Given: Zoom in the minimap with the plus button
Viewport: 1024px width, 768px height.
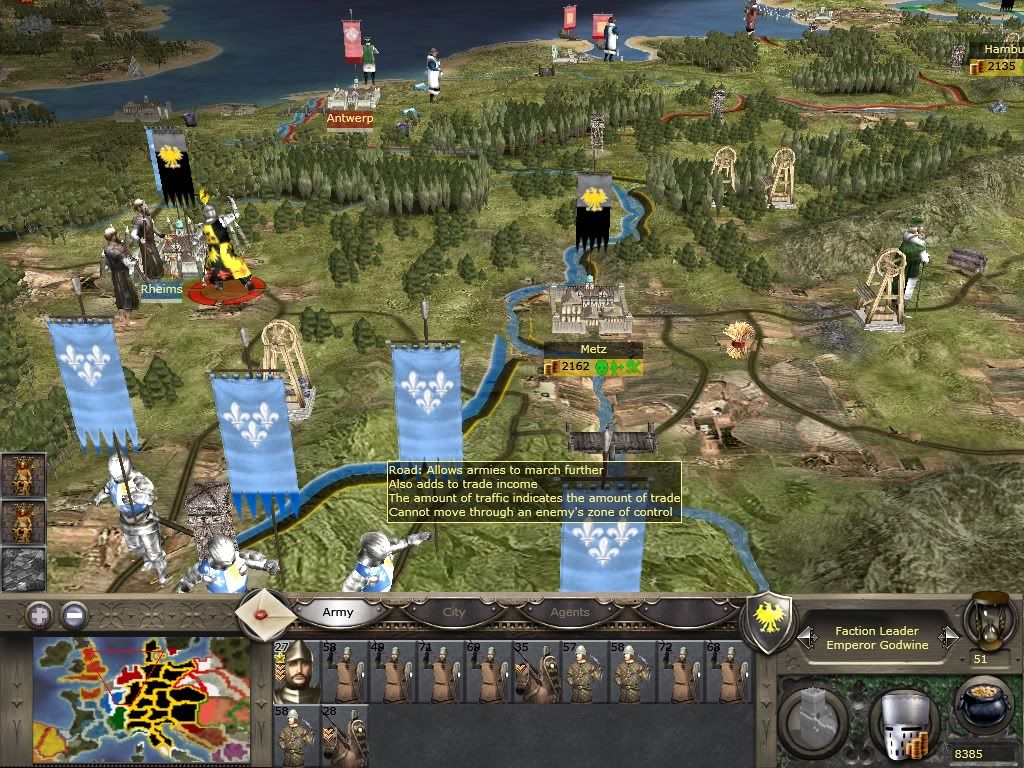Looking at the screenshot, I should 40,614.
